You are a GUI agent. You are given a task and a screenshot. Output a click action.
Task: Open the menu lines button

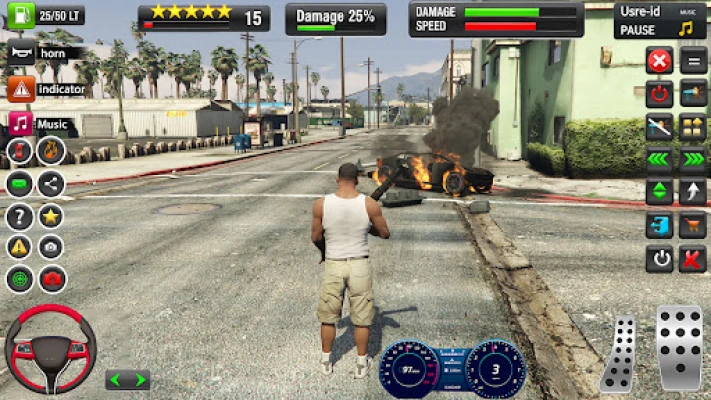(x=693, y=60)
